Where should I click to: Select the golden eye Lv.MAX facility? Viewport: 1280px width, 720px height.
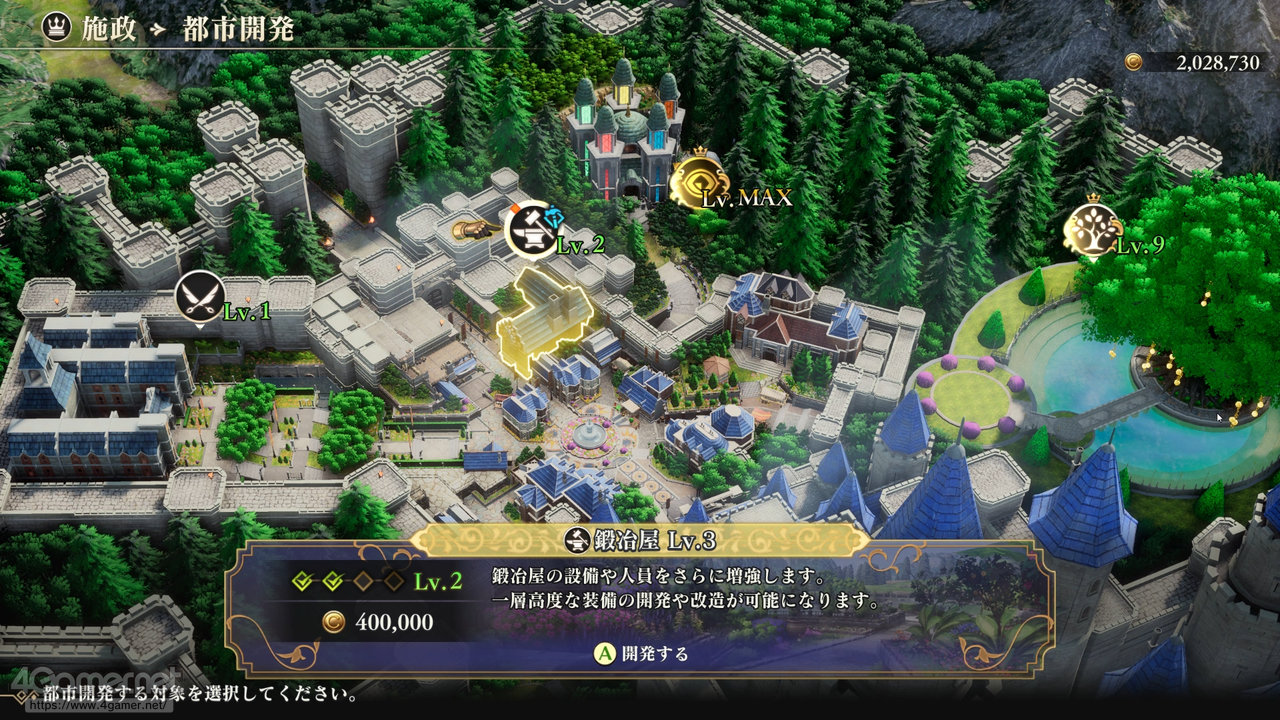point(698,182)
